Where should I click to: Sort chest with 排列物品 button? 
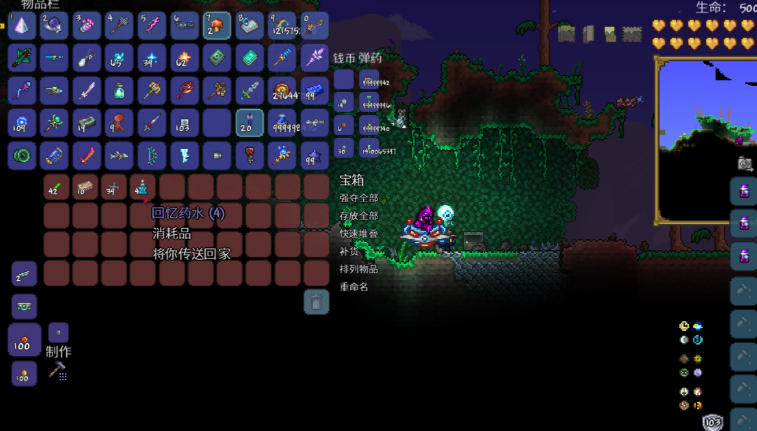pos(358,268)
